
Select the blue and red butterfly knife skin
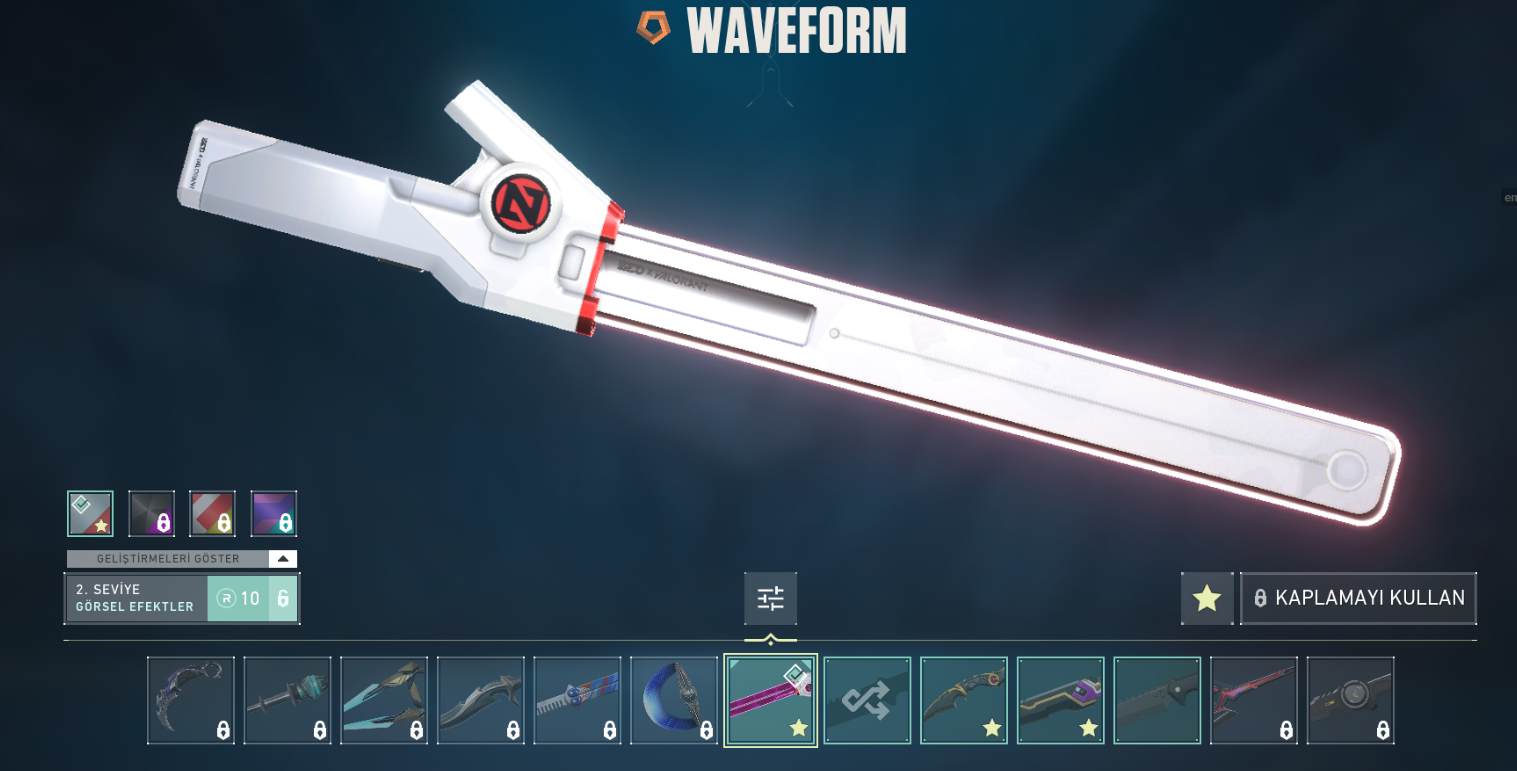577,700
